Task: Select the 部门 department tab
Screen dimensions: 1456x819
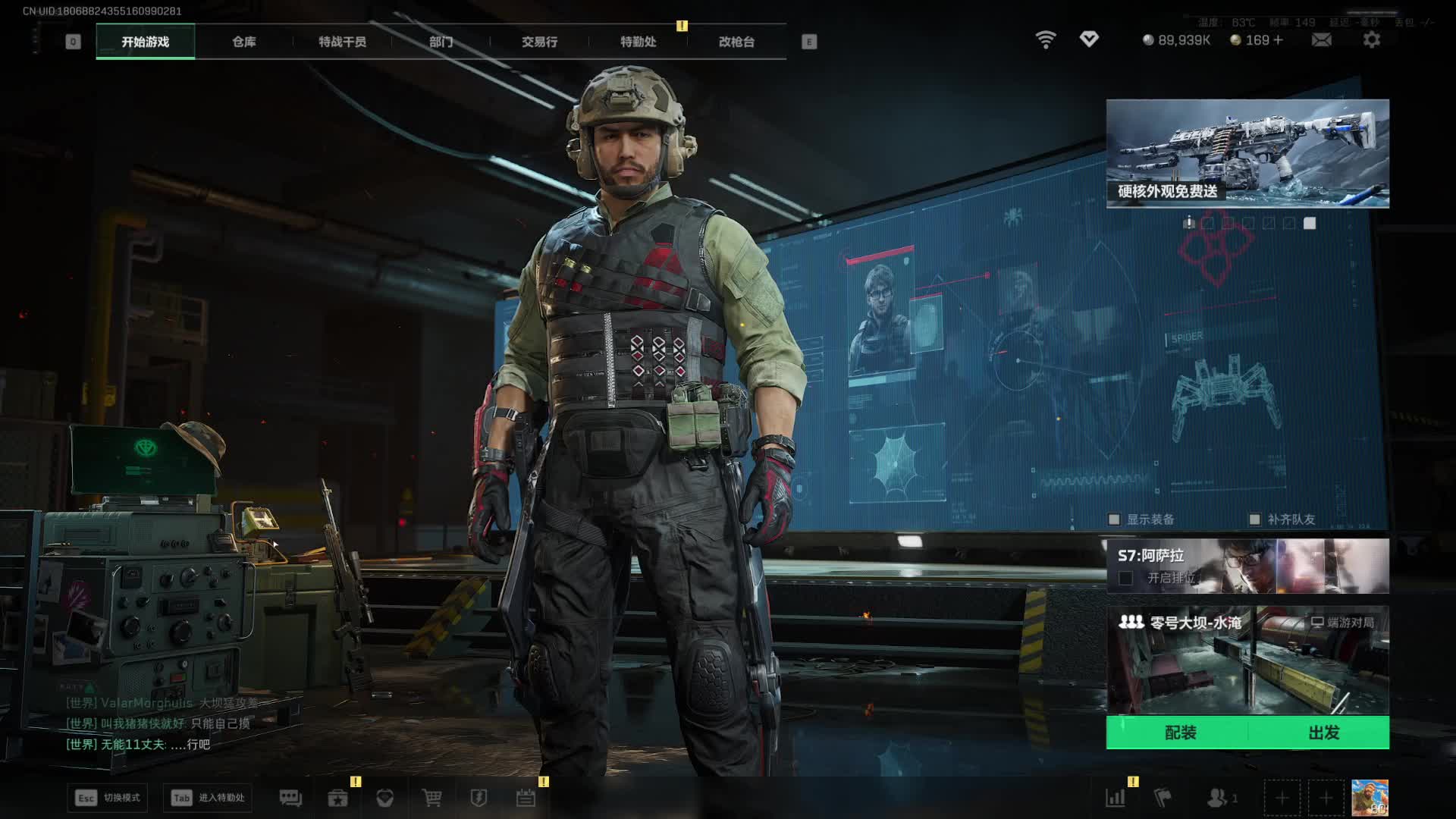Action: coord(441,42)
